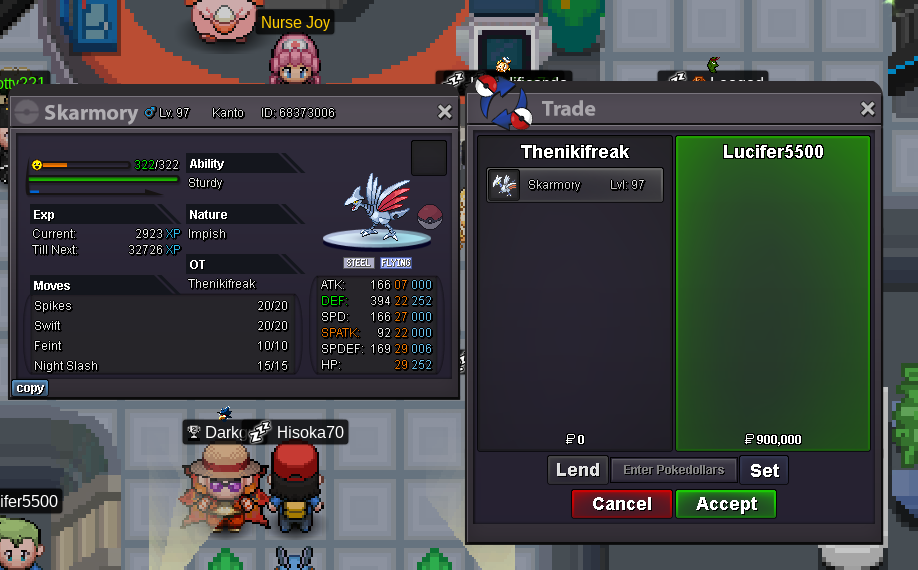Select the Night Slash move row

pyautogui.click(x=160, y=366)
